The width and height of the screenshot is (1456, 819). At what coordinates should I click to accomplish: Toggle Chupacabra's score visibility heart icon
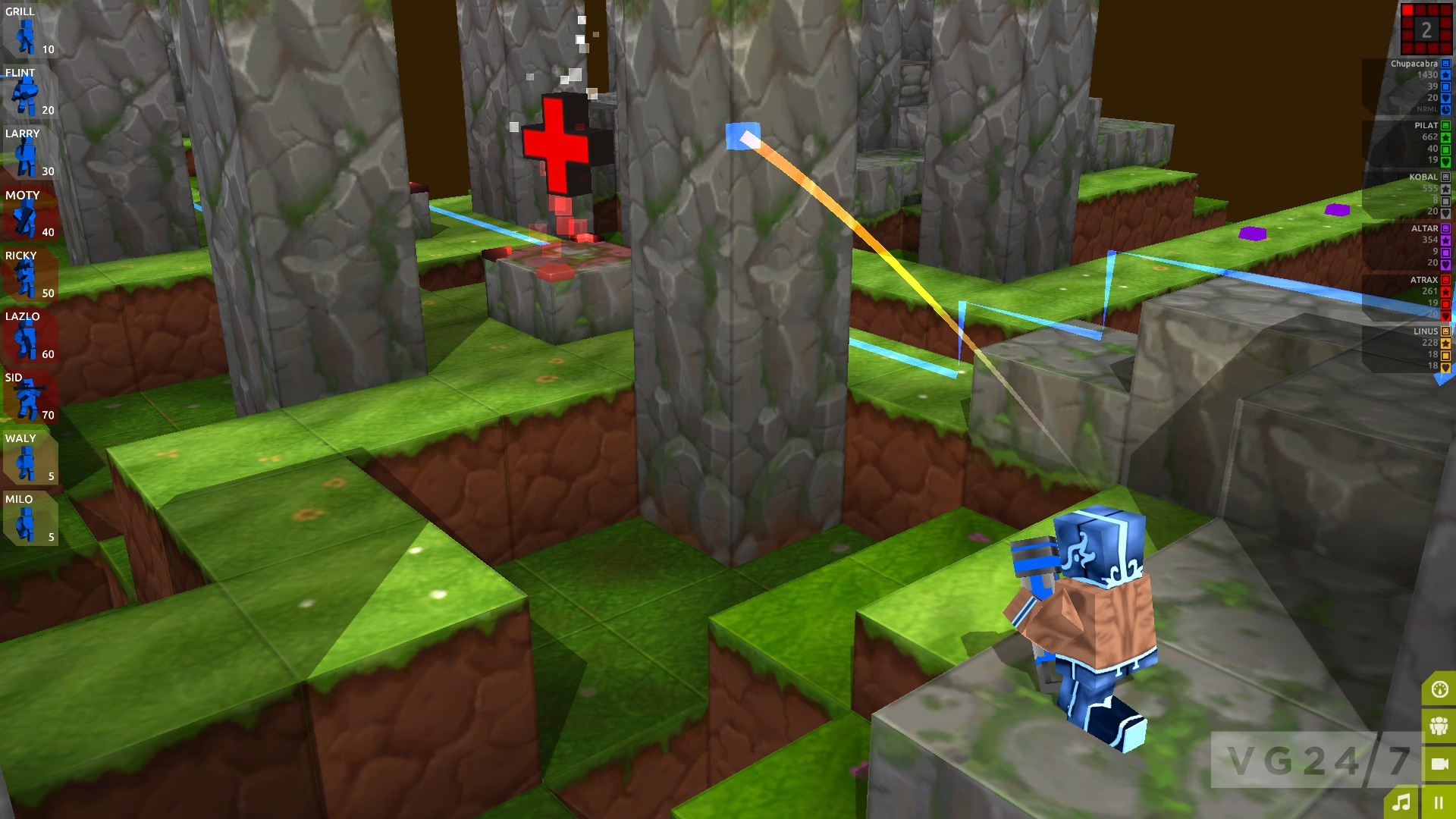(1445, 99)
